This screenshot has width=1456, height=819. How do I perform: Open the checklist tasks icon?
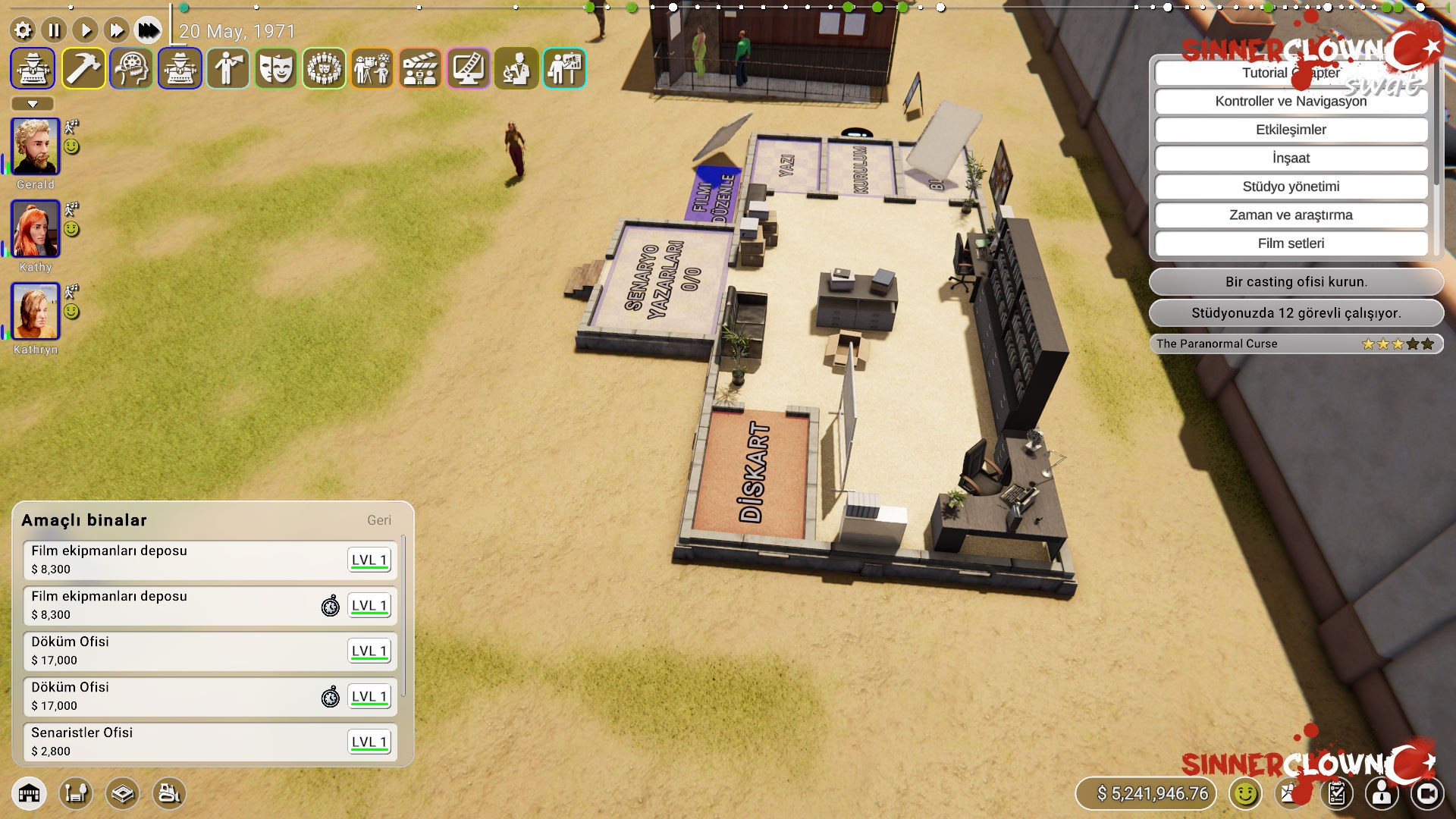coord(1336,793)
